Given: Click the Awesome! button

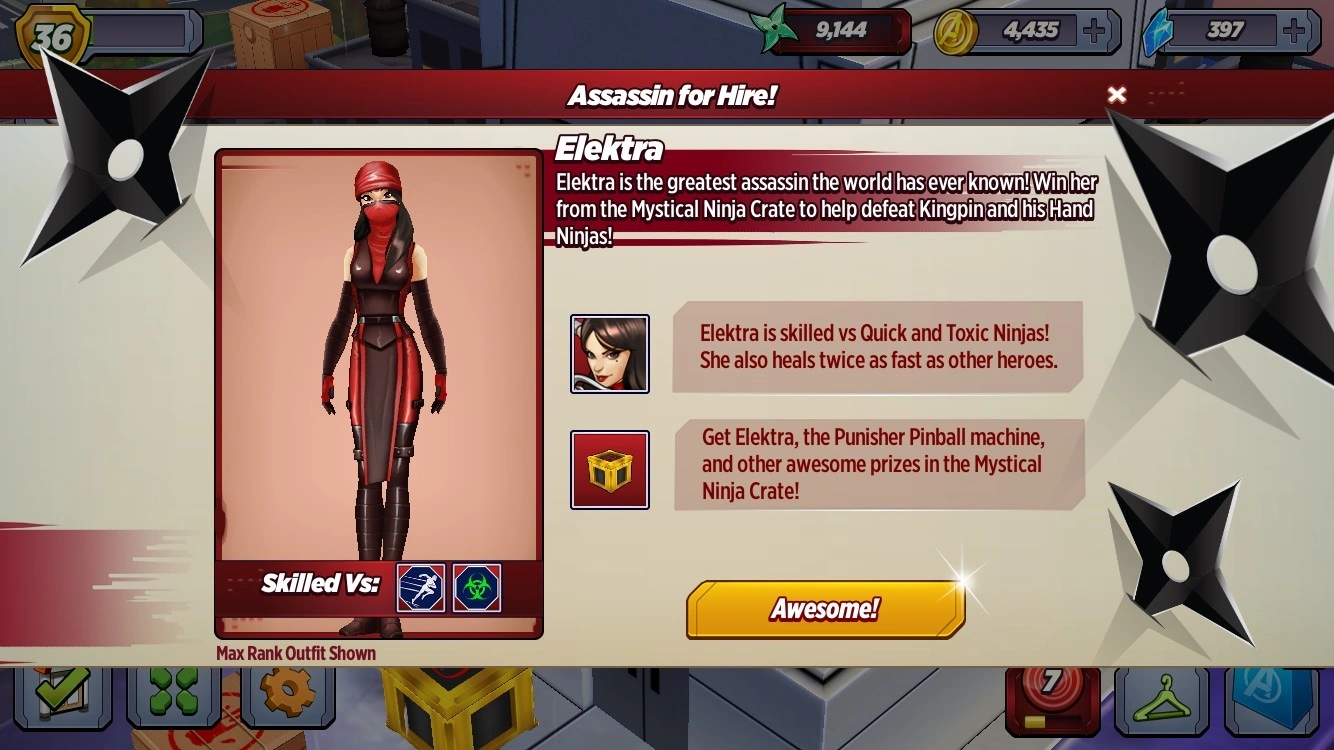Looking at the screenshot, I should 825,609.
